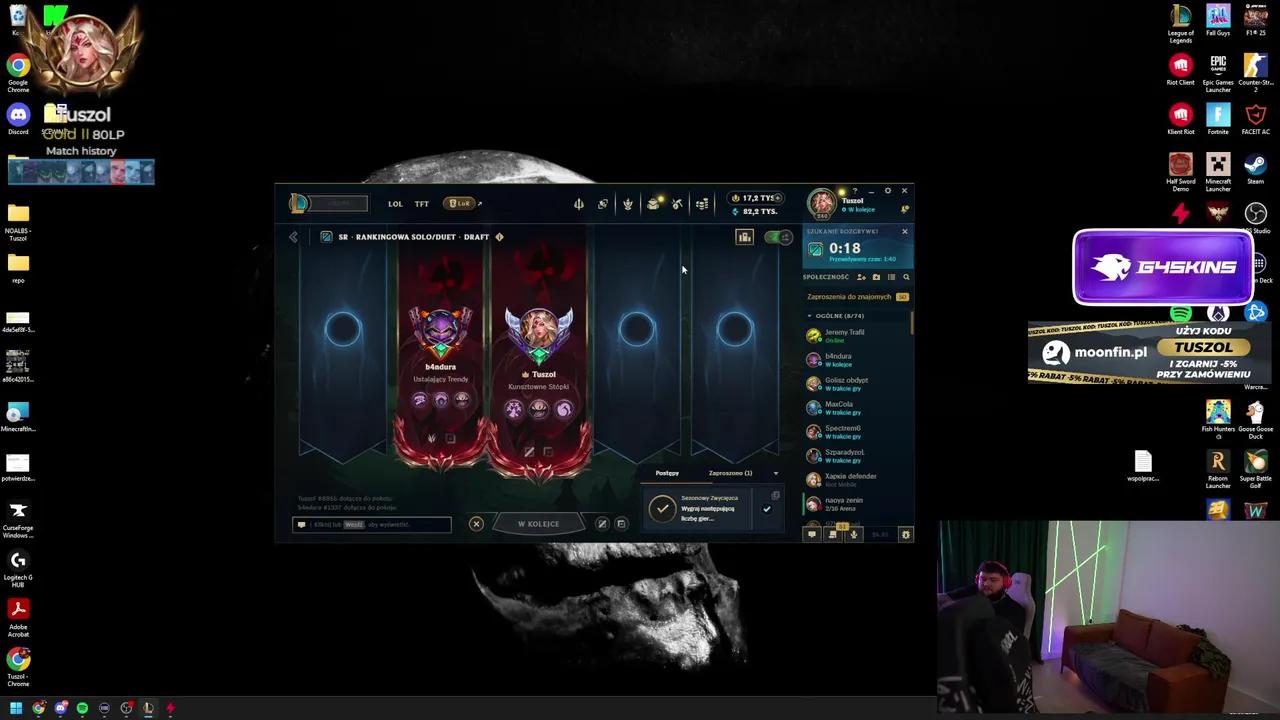Open the chat bubble icon in friends panel
The image size is (1280, 720).
[x=813, y=534]
